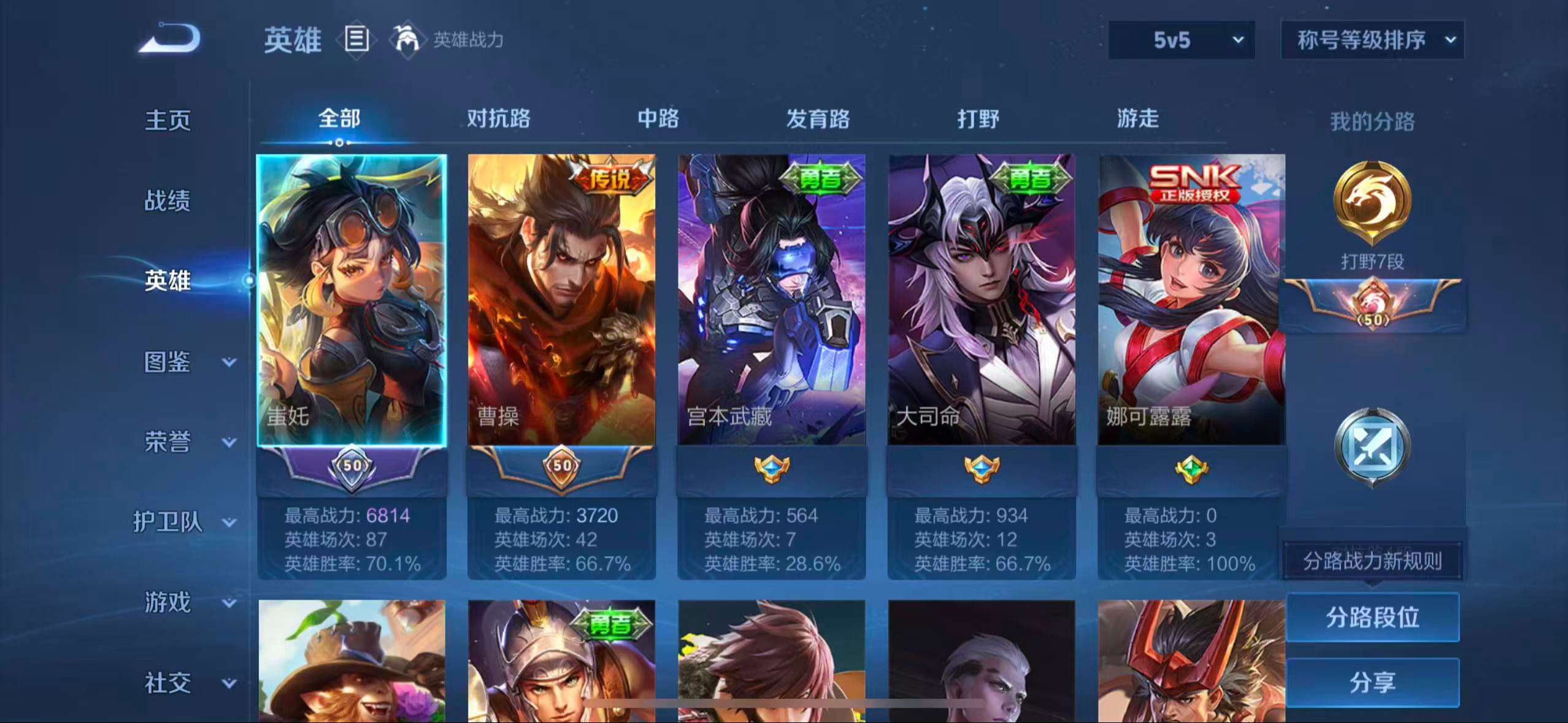This screenshot has width=1568, height=723.
Task: Select 战绩 in the left sidebar
Action: [x=168, y=201]
